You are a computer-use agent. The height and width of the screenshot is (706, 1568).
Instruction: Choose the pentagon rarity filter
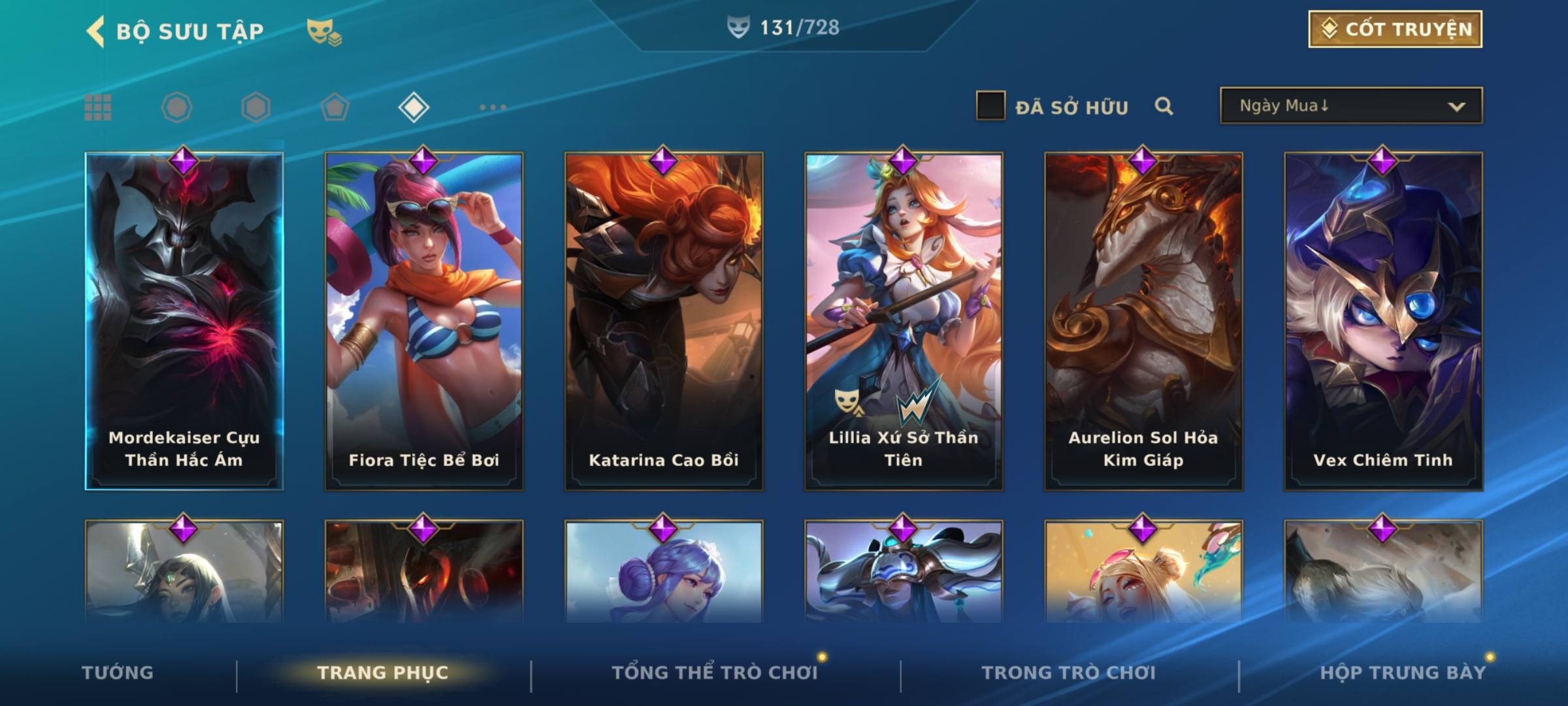coord(335,107)
